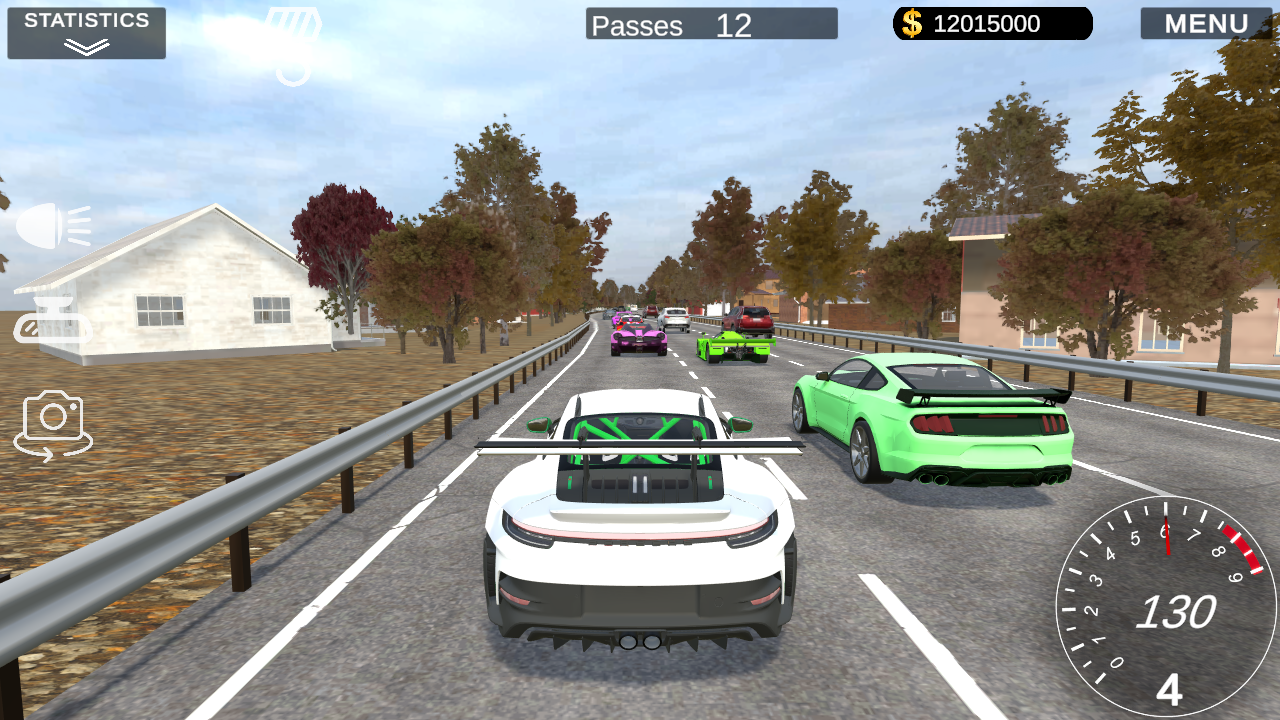Click the money balance display
1280x720 pixels.
pos(990,23)
